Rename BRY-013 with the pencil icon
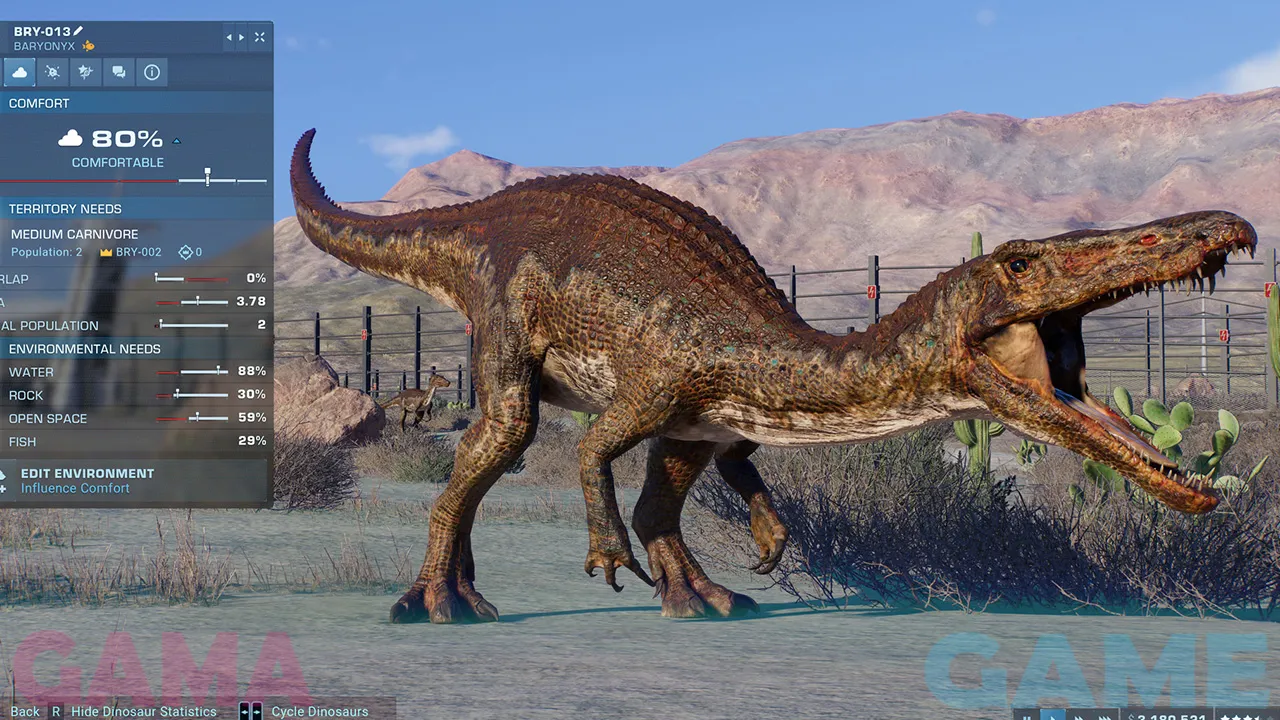 click(x=79, y=32)
